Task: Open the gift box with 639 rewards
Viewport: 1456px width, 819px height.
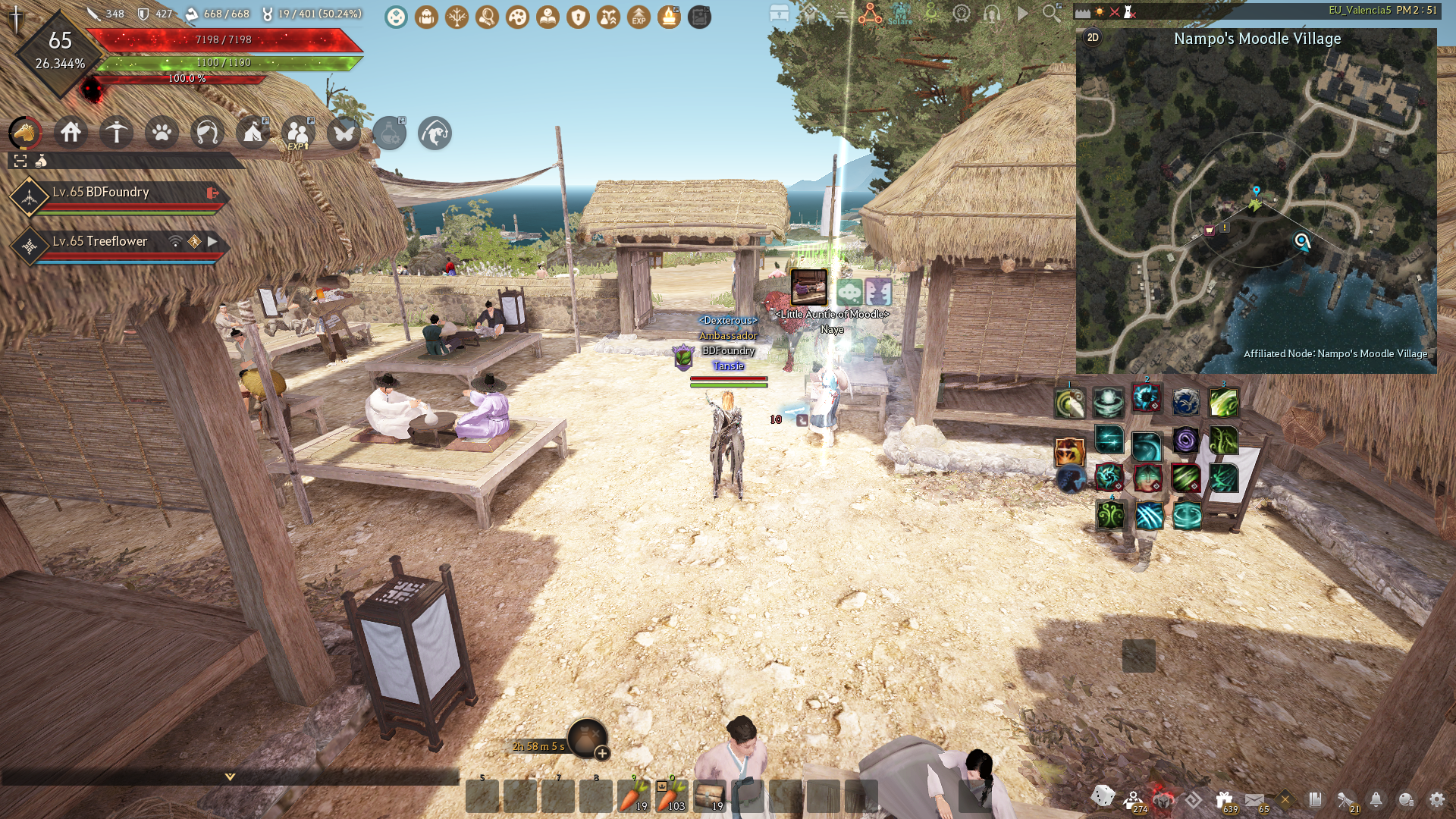Action: point(1224,799)
